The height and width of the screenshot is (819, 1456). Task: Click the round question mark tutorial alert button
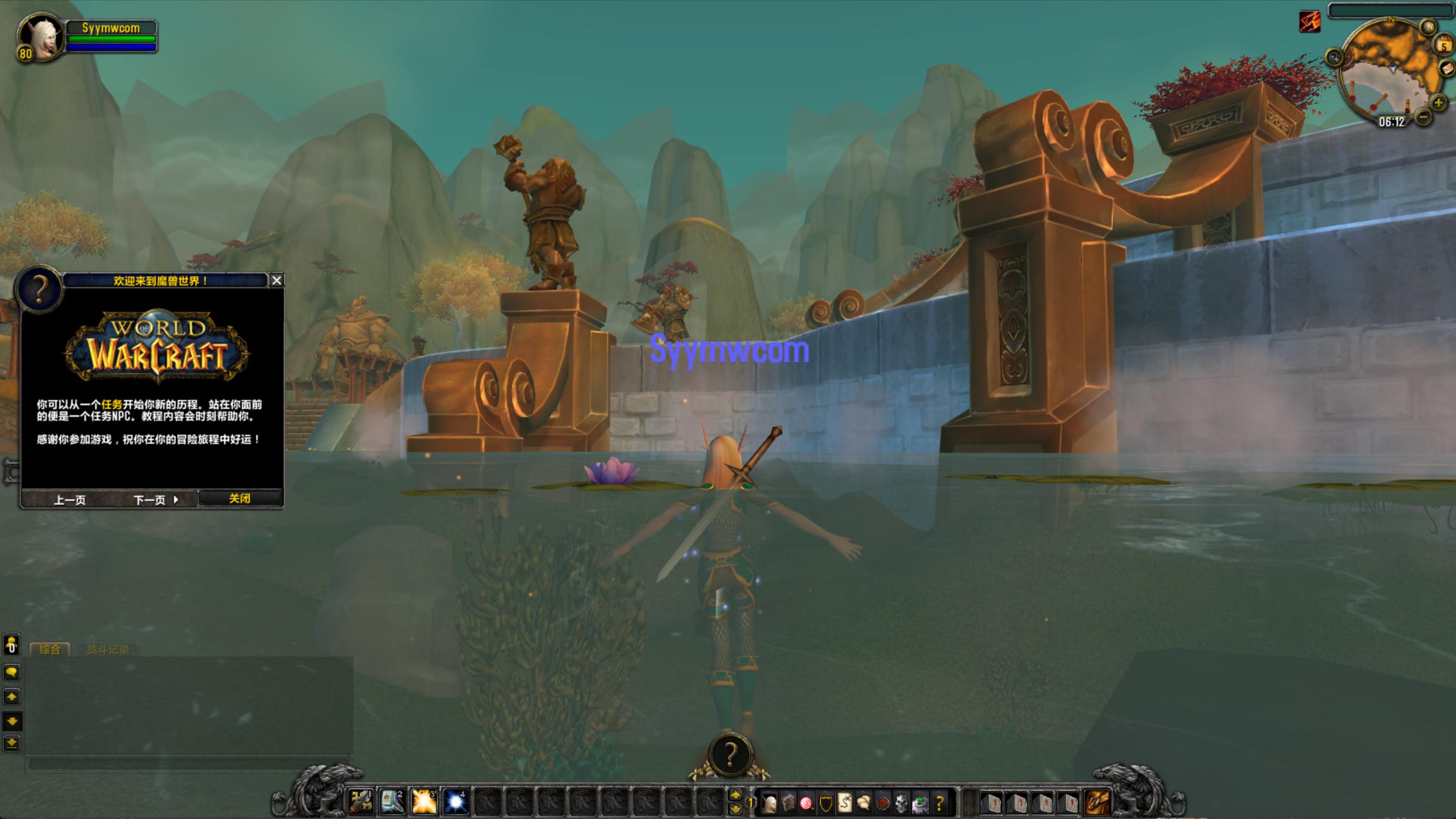click(x=729, y=755)
